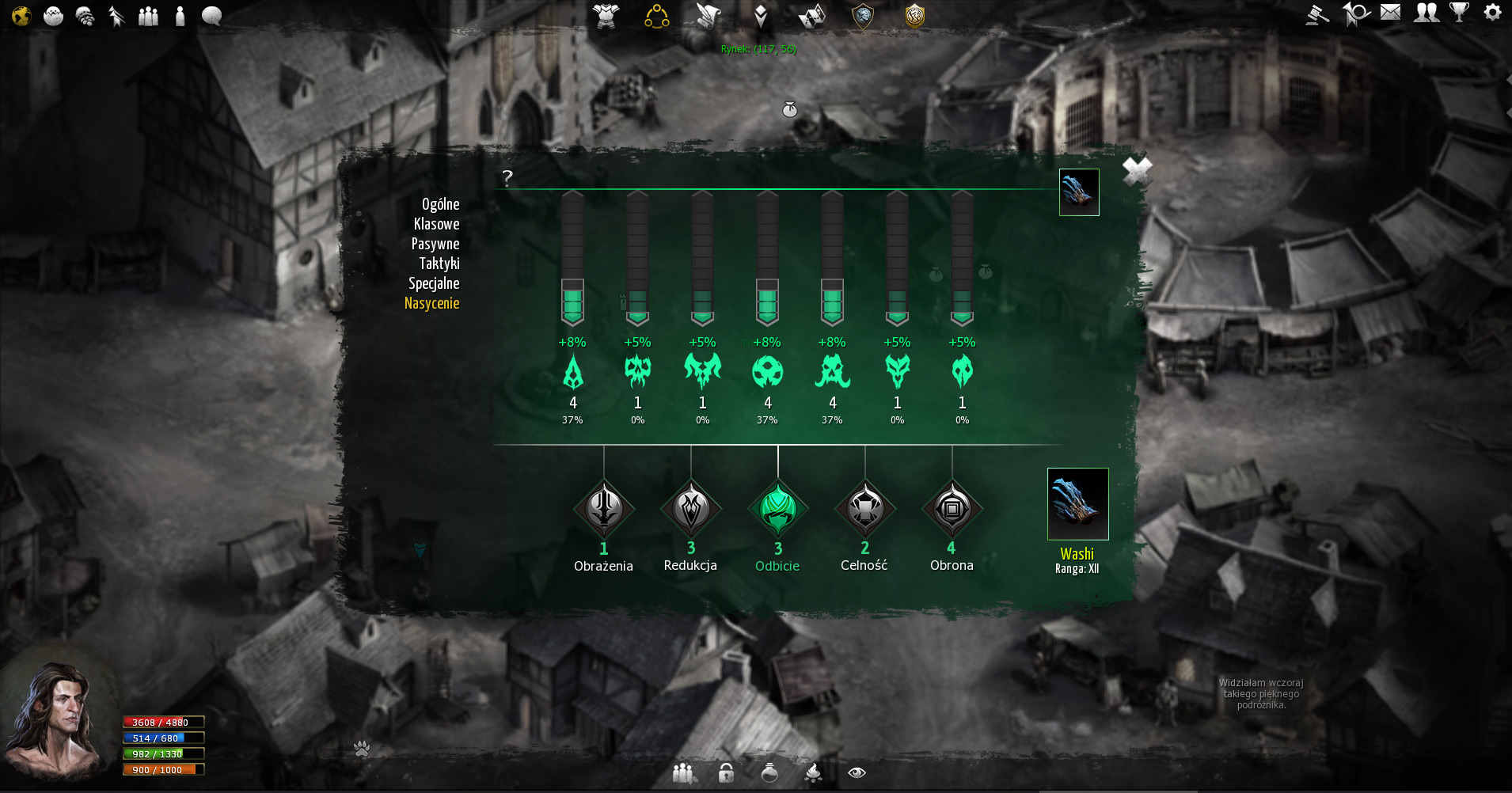Open the Klasowe skill category
Viewport: 1512px width, 793px height.
436,224
